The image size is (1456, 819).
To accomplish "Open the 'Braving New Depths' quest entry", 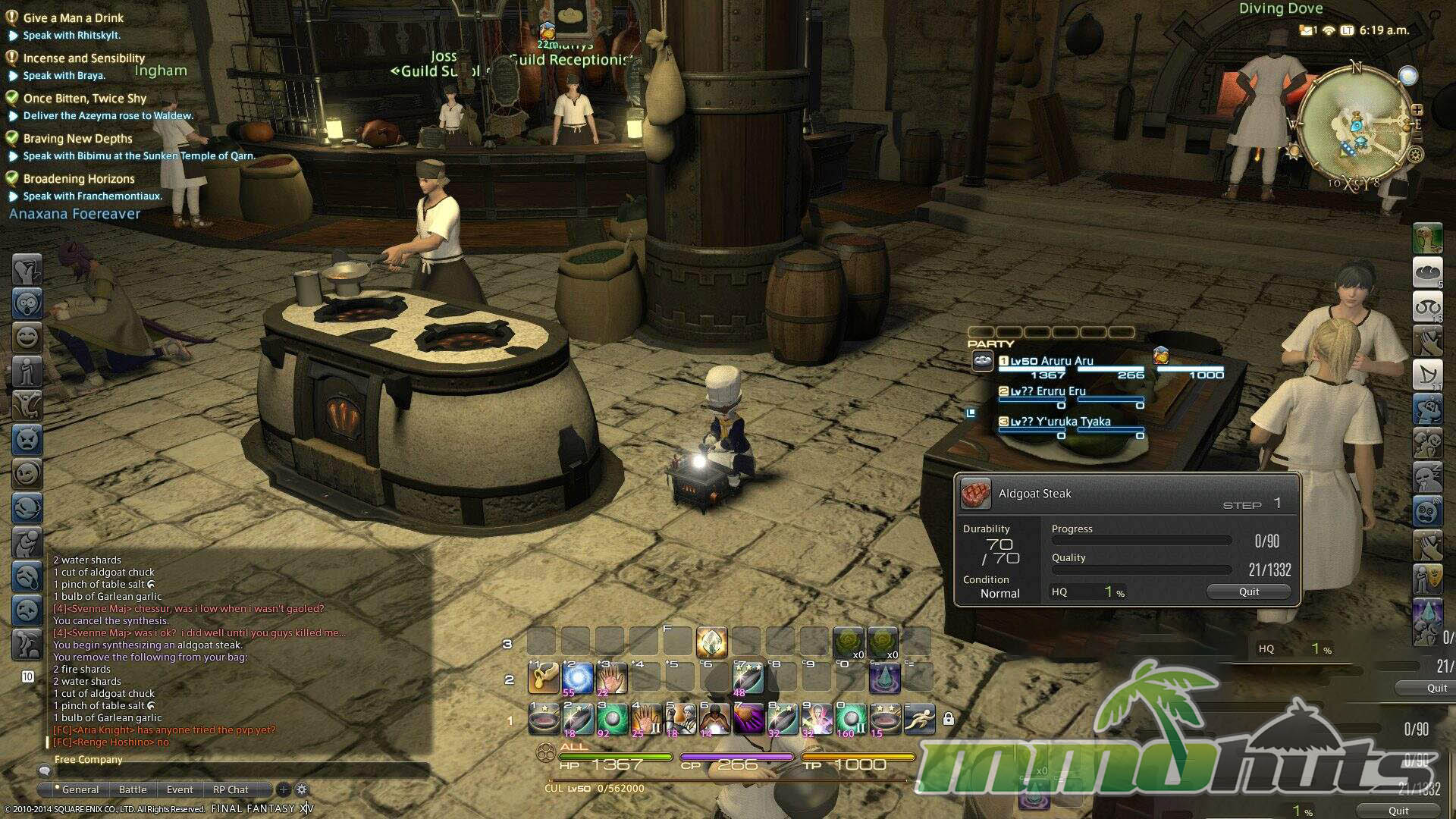I will 77,139.
